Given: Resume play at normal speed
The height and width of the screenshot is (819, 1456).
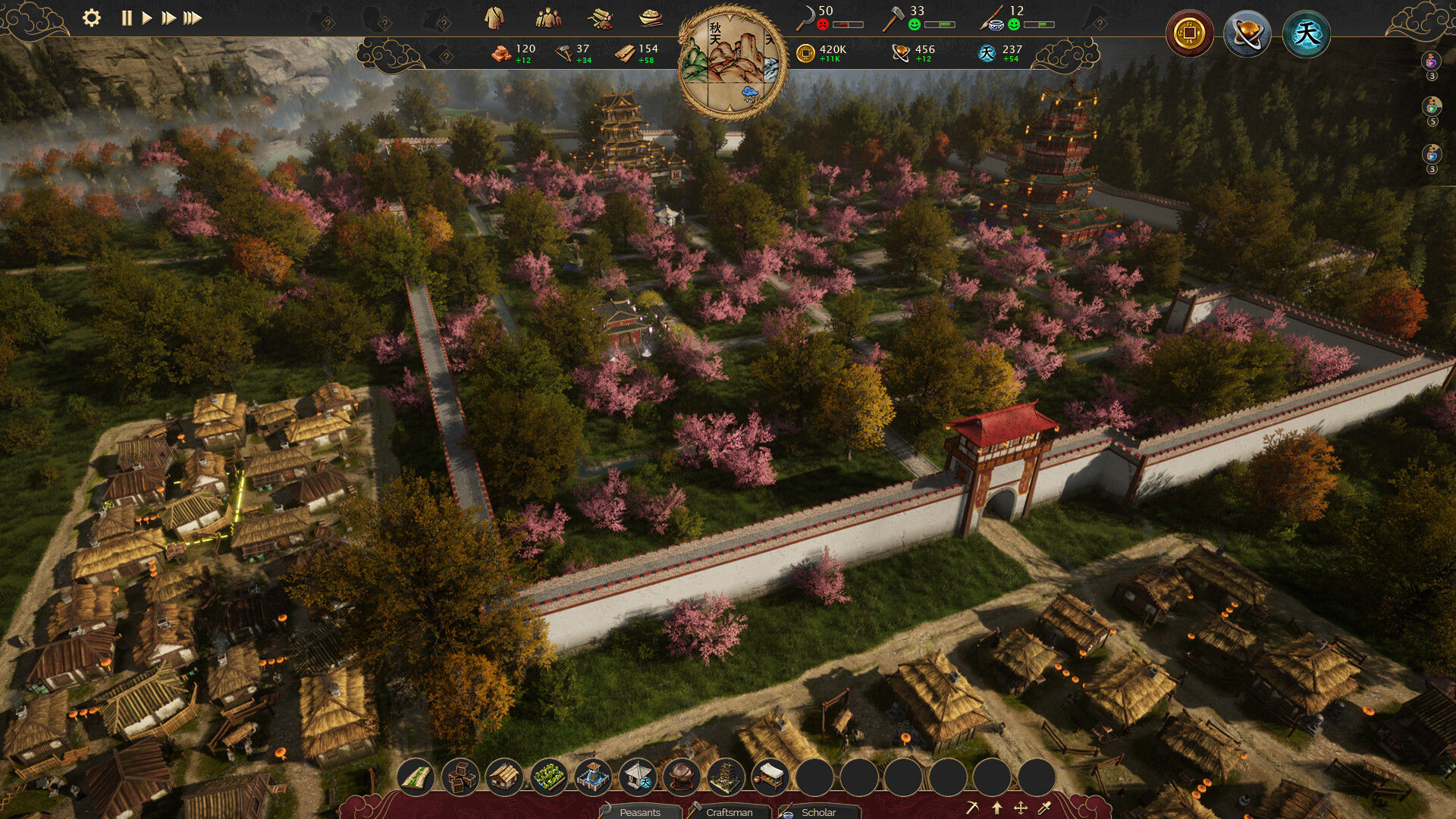Looking at the screenshot, I should click(147, 17).
